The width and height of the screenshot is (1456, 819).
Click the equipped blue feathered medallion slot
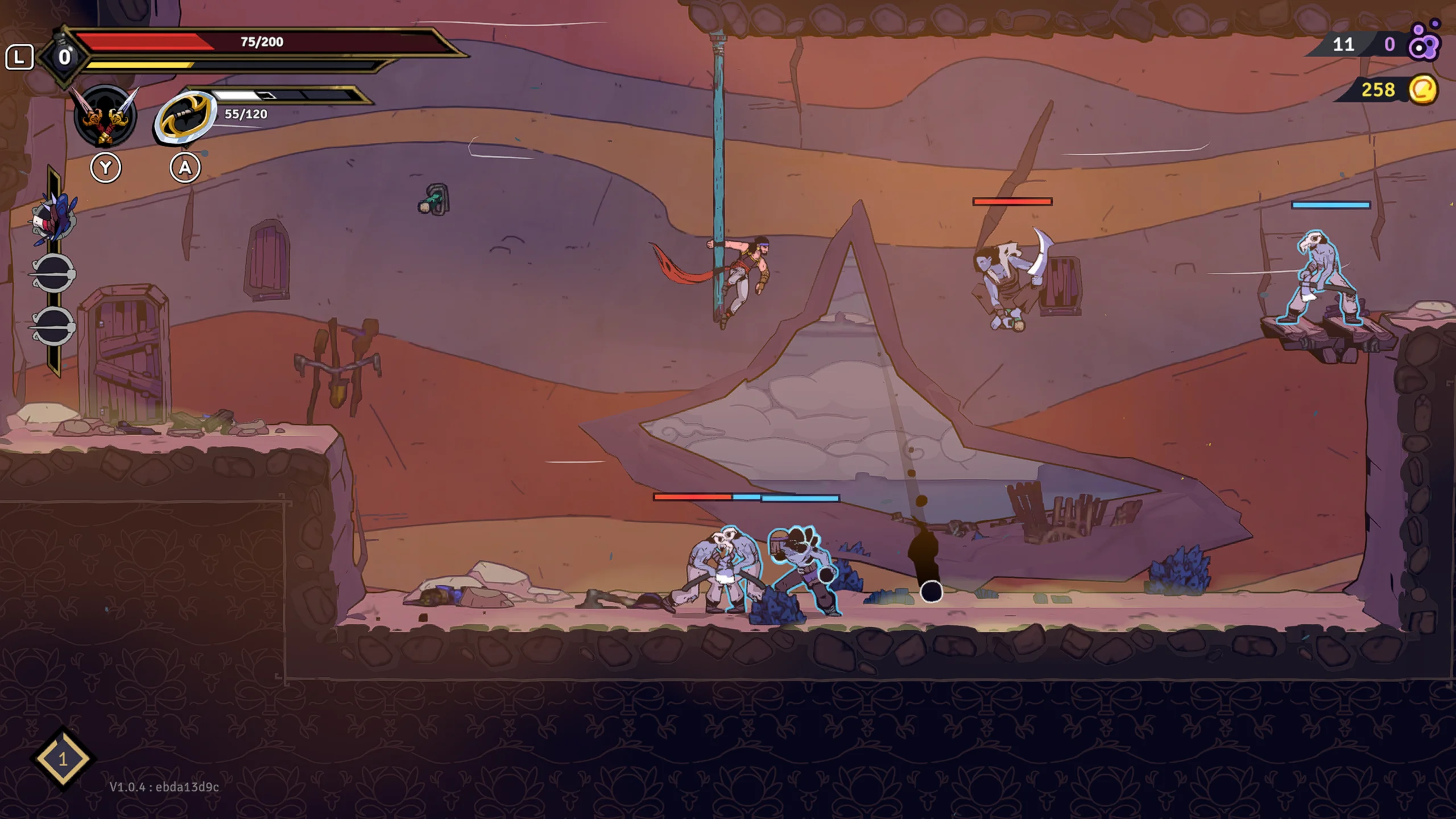point(54,218)
